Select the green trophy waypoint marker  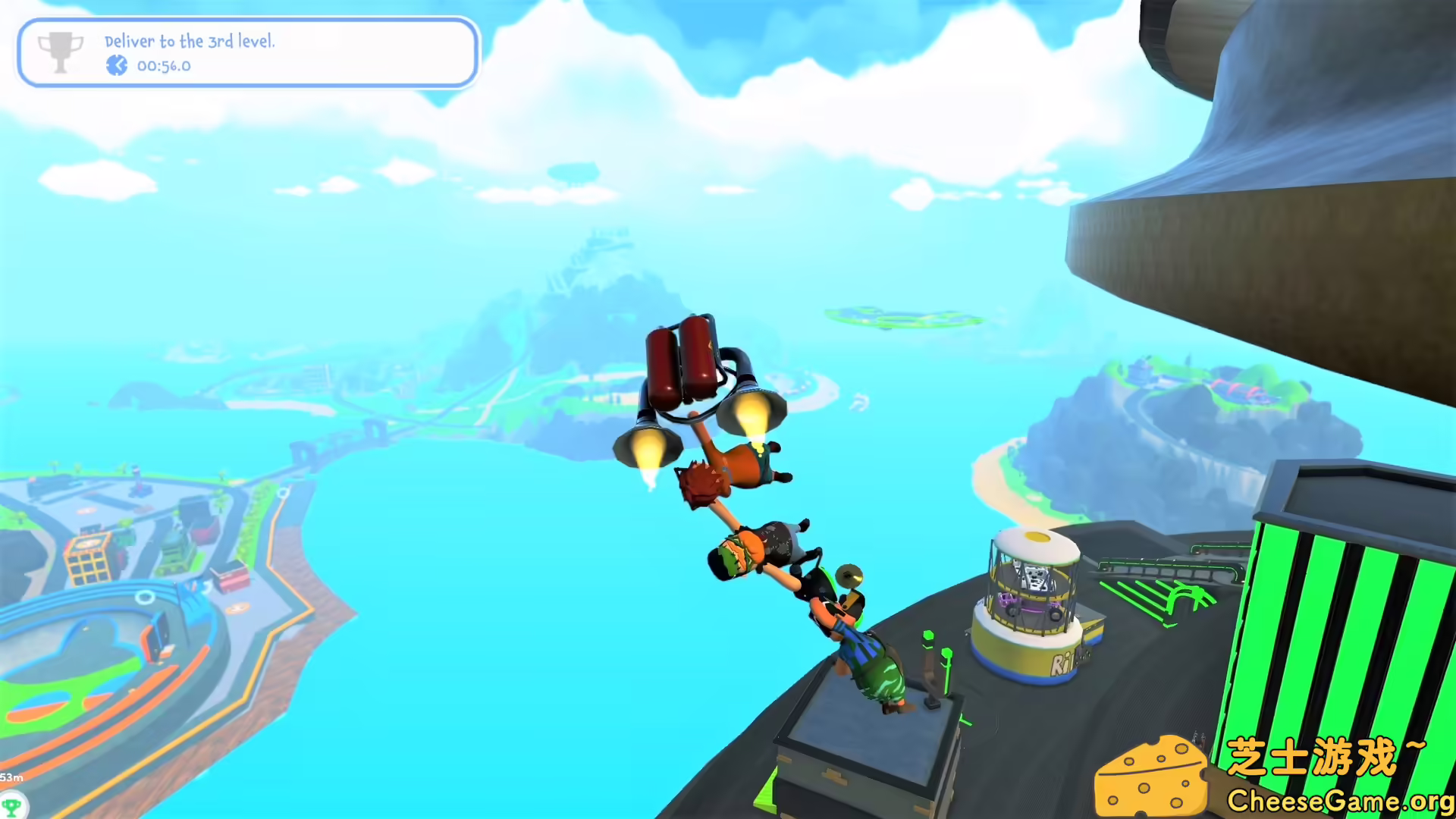[11, 805]
